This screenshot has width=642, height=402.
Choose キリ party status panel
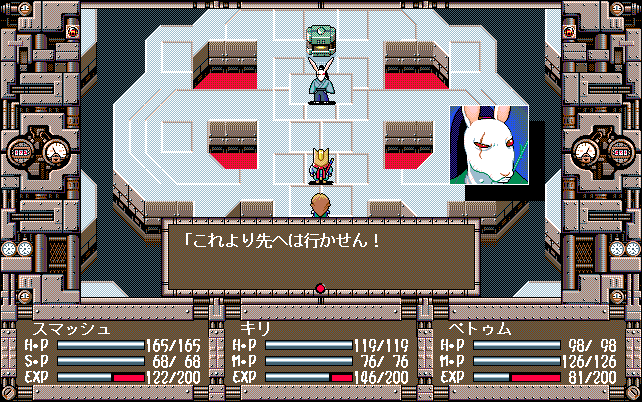[x=320, y=352]
